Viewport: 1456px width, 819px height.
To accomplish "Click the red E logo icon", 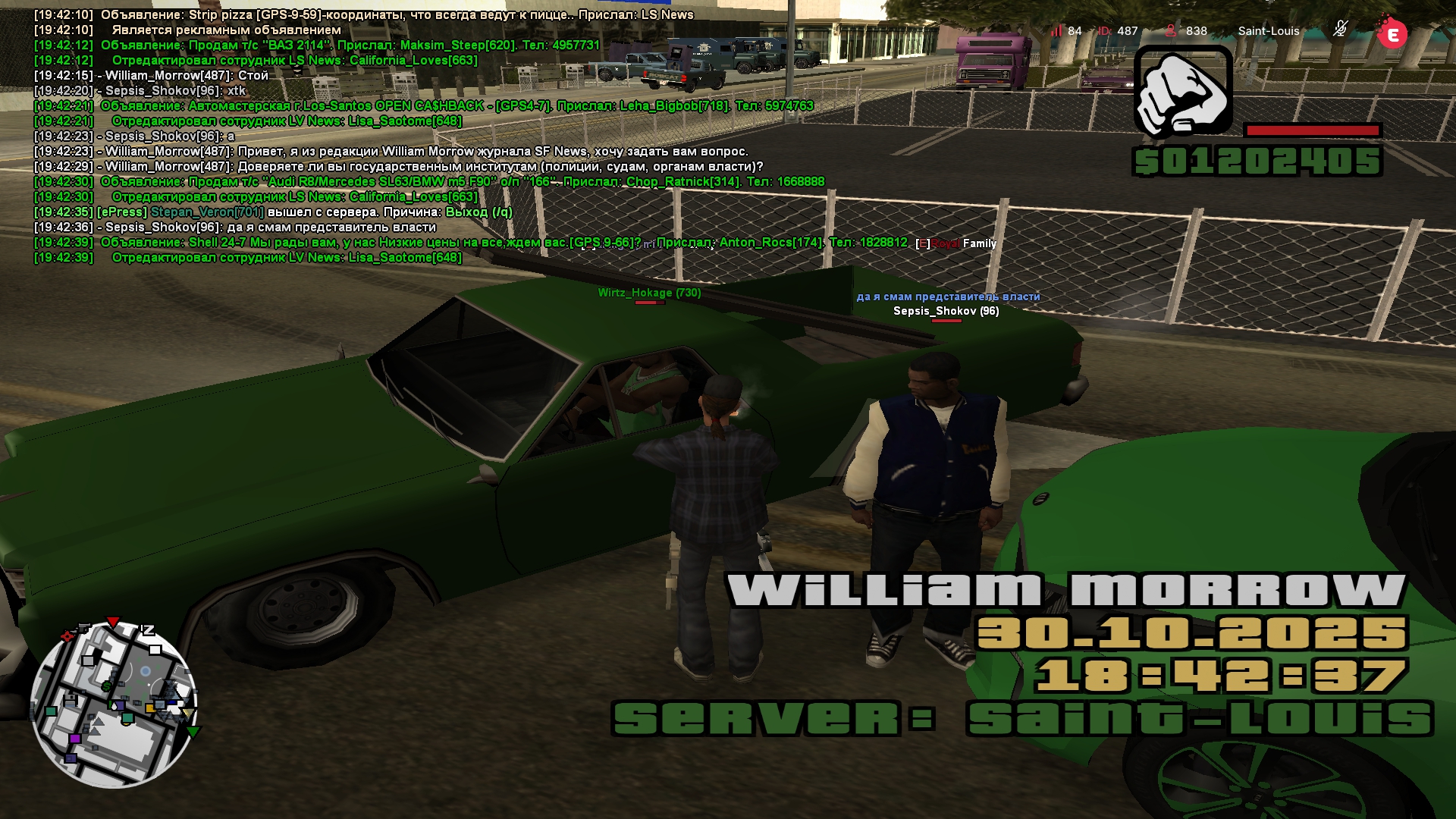I will pos(1392,33).
